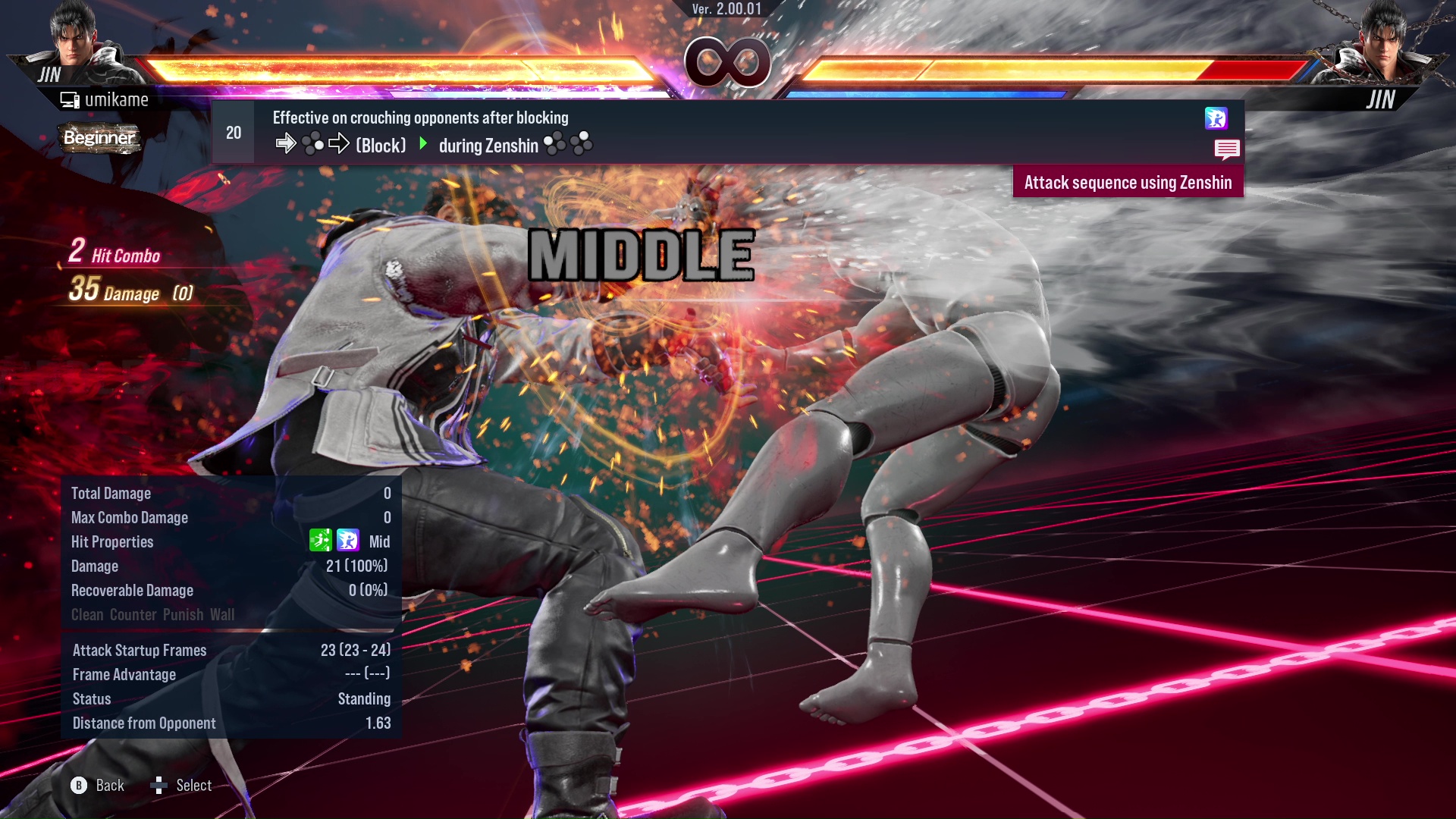Click the Zenshin stance move icon

(x=1217, y=120)
